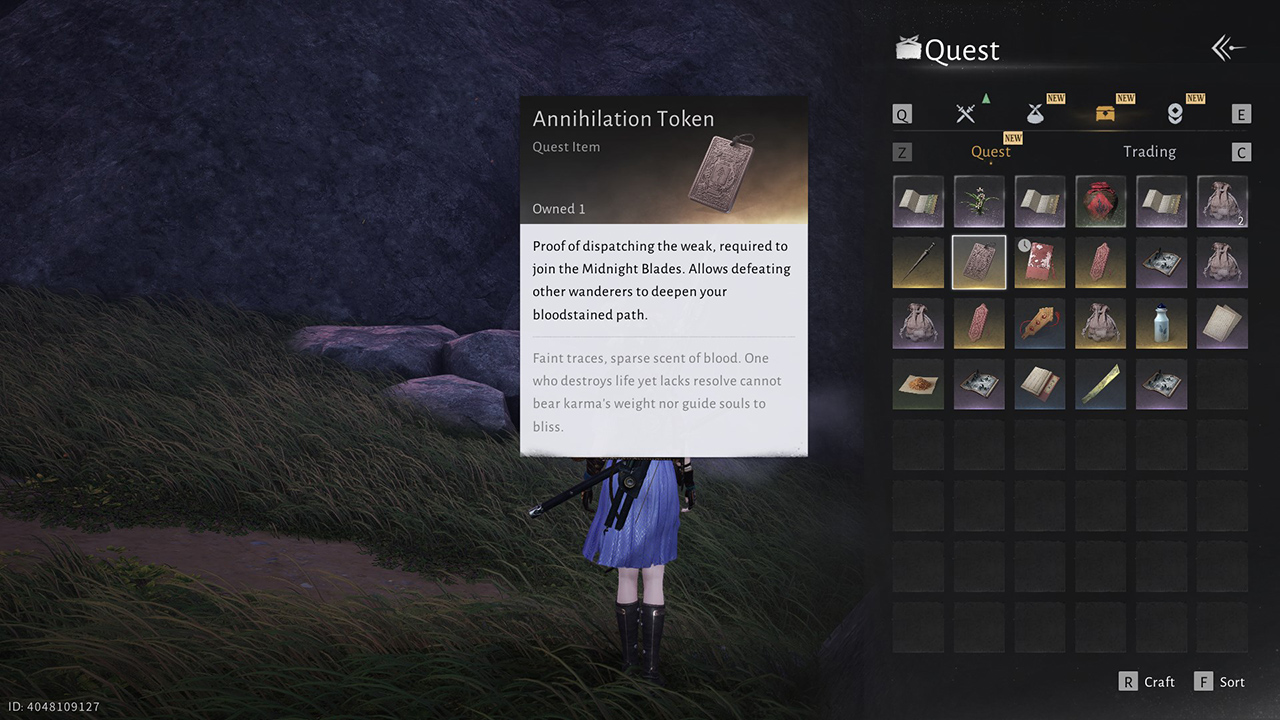Select the bound booklet with red cover
The width and height of the screenshot is (1280, 720).
tap(1040, 385)
